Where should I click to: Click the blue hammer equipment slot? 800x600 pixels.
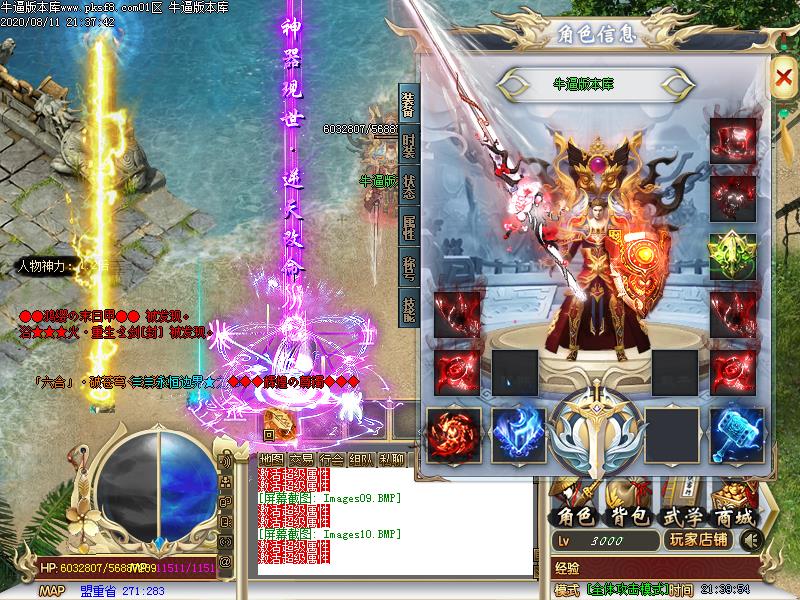tap(736, 435)
